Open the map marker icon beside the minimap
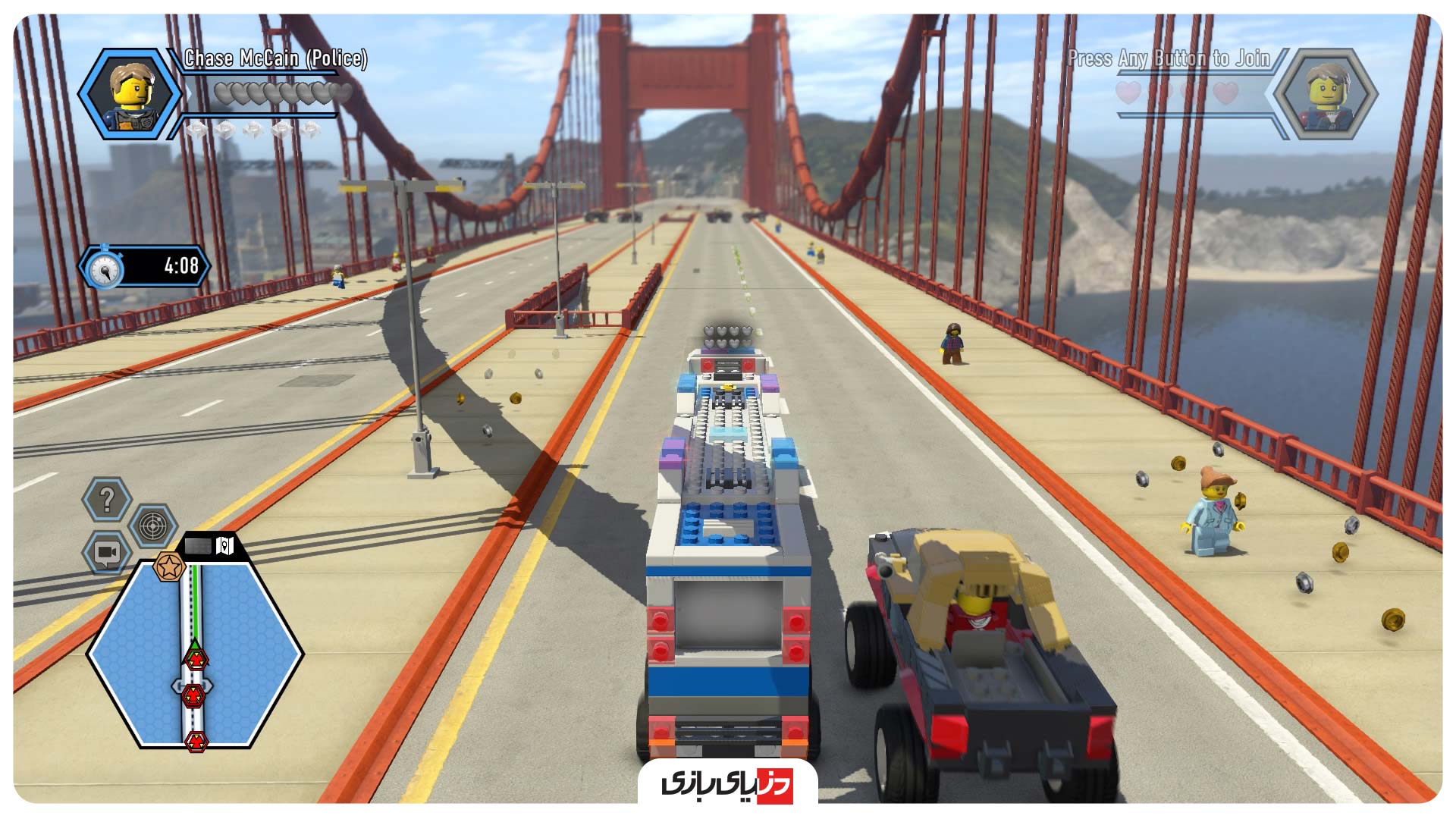 point(224,545)
